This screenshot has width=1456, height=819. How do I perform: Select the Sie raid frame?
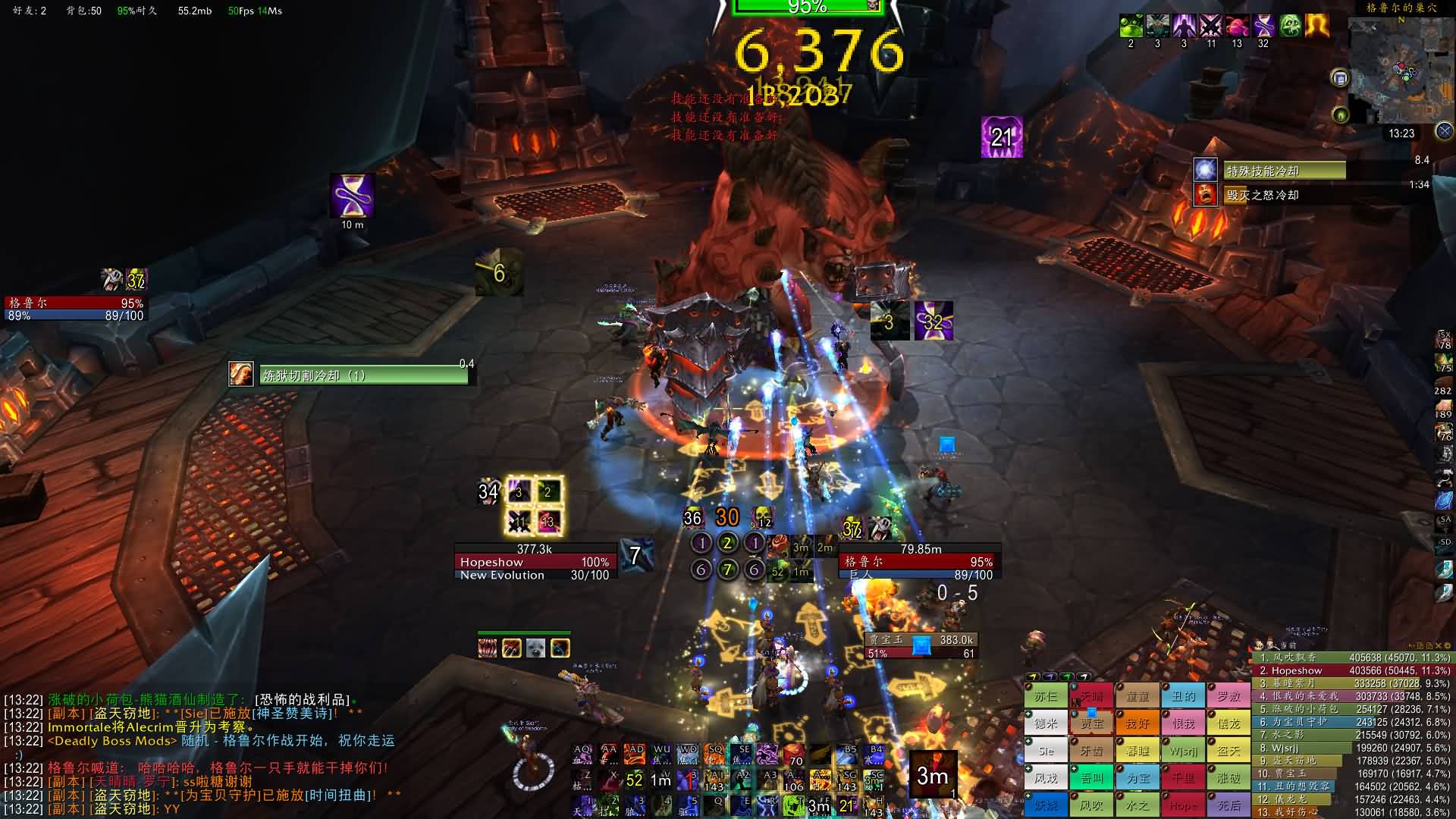tap(1046, 751)
